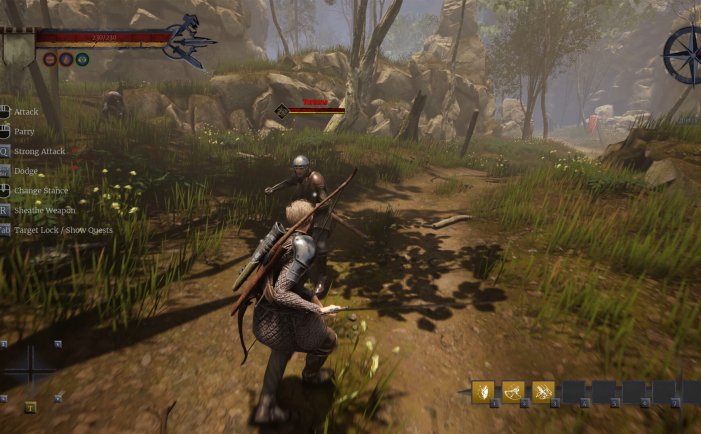Click the green round status icon
The image size is (701, 434).
click(x=81, y=59)
